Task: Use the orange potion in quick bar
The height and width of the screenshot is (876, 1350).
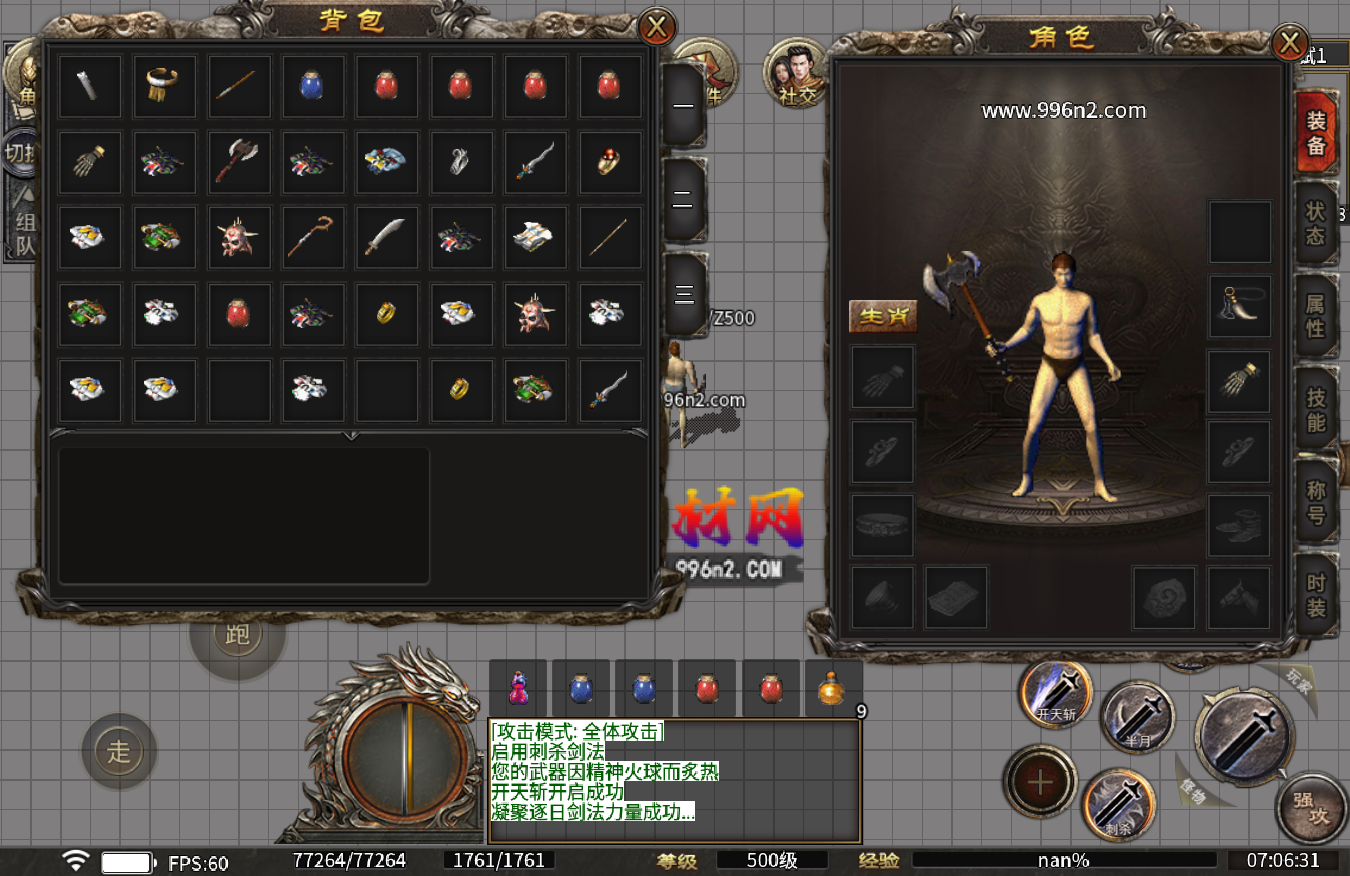Action: pyautogui.click(x=833, y=689)
